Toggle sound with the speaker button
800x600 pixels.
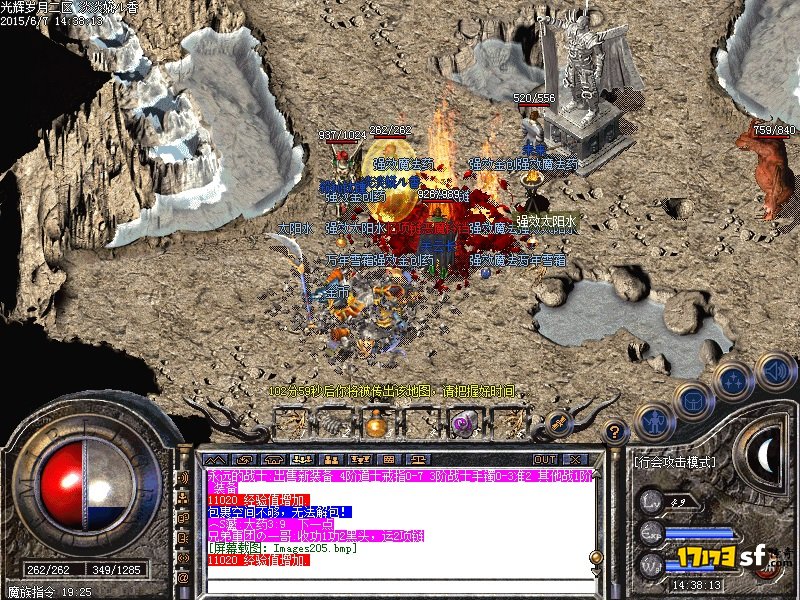click(775, 370)
